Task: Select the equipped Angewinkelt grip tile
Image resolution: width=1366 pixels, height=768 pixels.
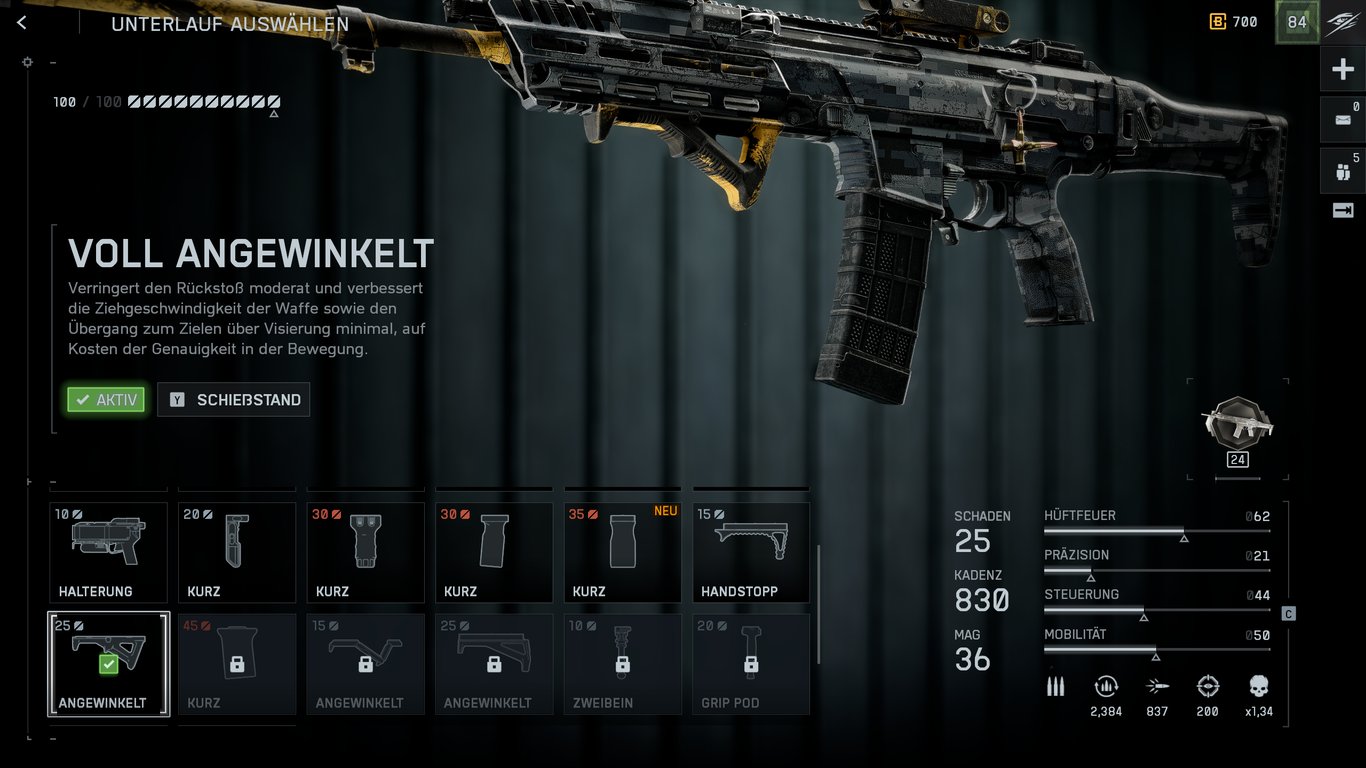Action: click(109, 664)
